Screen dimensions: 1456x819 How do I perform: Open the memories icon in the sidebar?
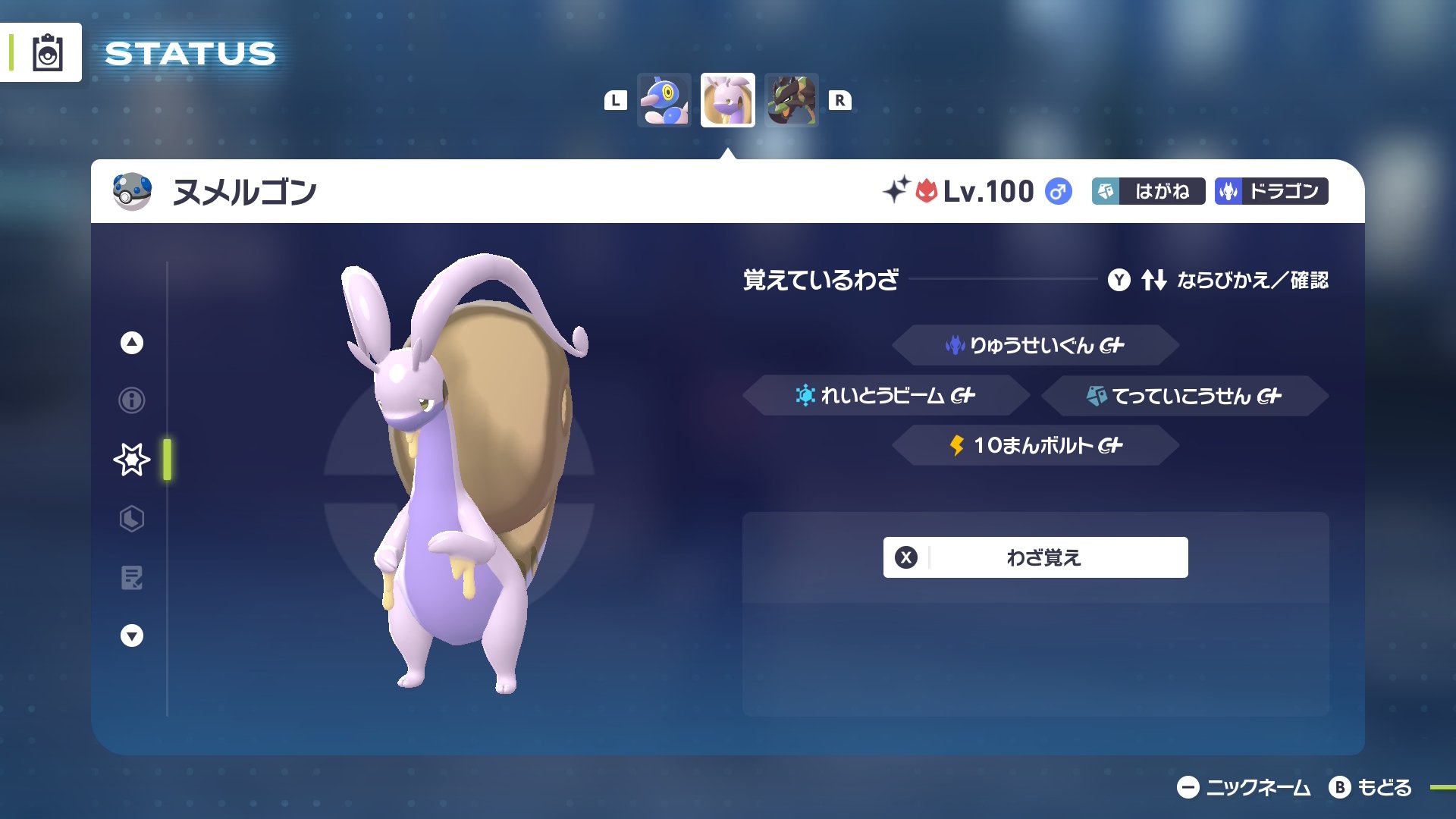(x=131, y=579)
